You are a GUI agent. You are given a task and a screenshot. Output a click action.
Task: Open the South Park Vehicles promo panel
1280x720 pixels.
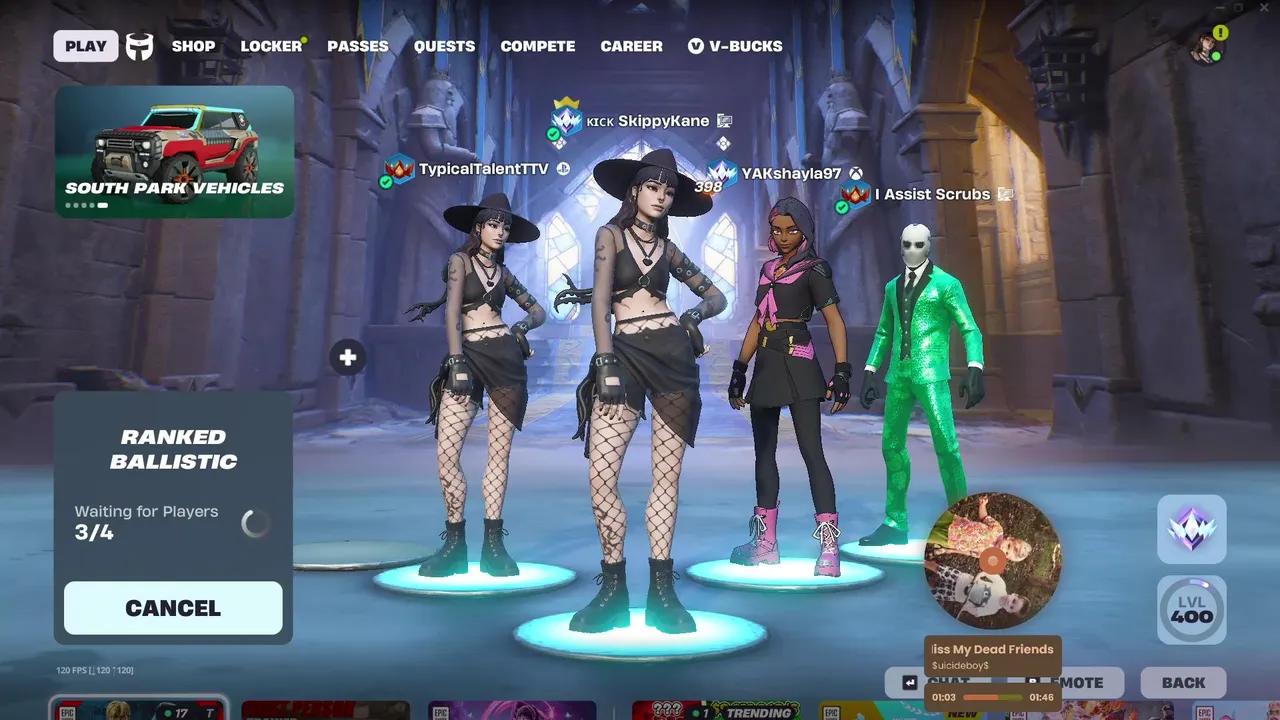(x=174, y=150)
